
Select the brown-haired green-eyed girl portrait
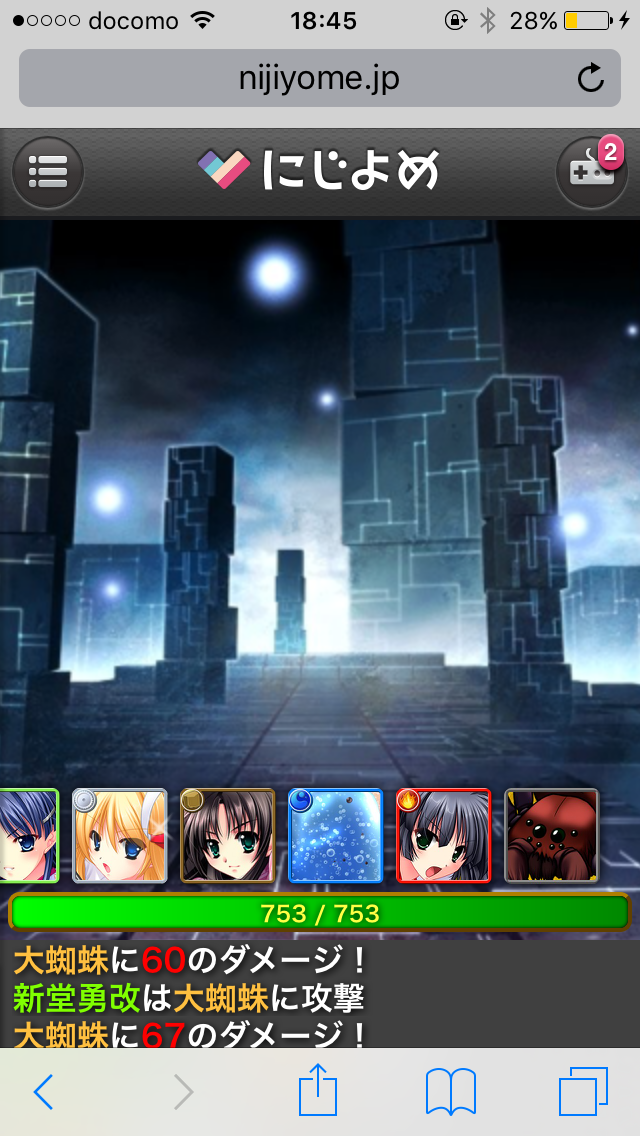click(x=227, y=836)
